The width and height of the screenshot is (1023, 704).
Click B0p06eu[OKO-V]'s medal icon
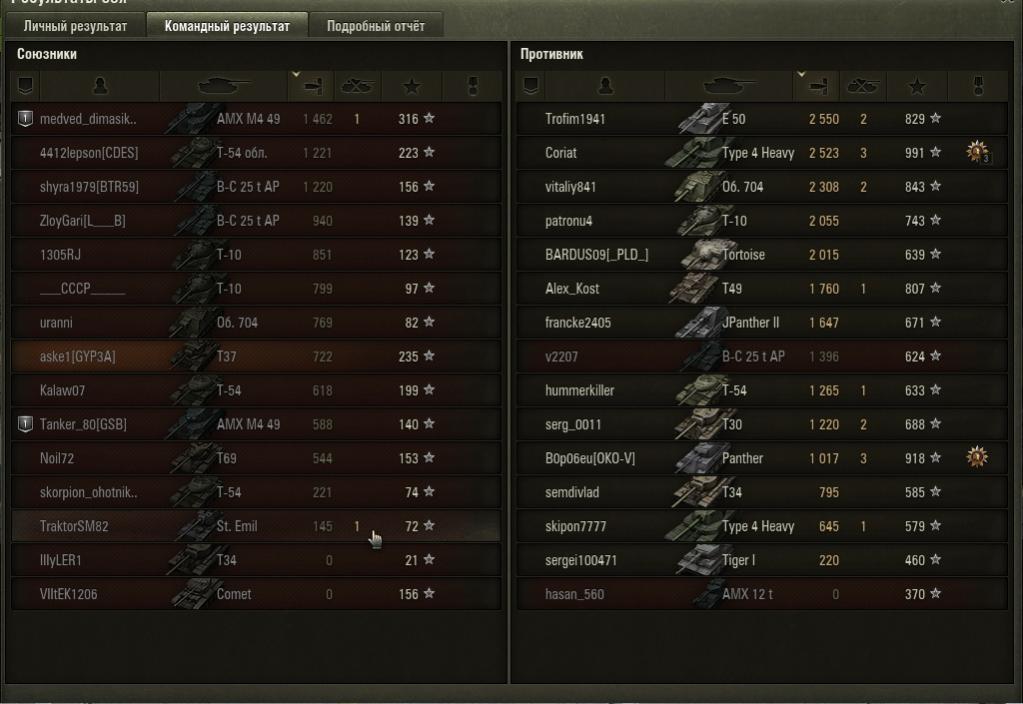point(977,458)
